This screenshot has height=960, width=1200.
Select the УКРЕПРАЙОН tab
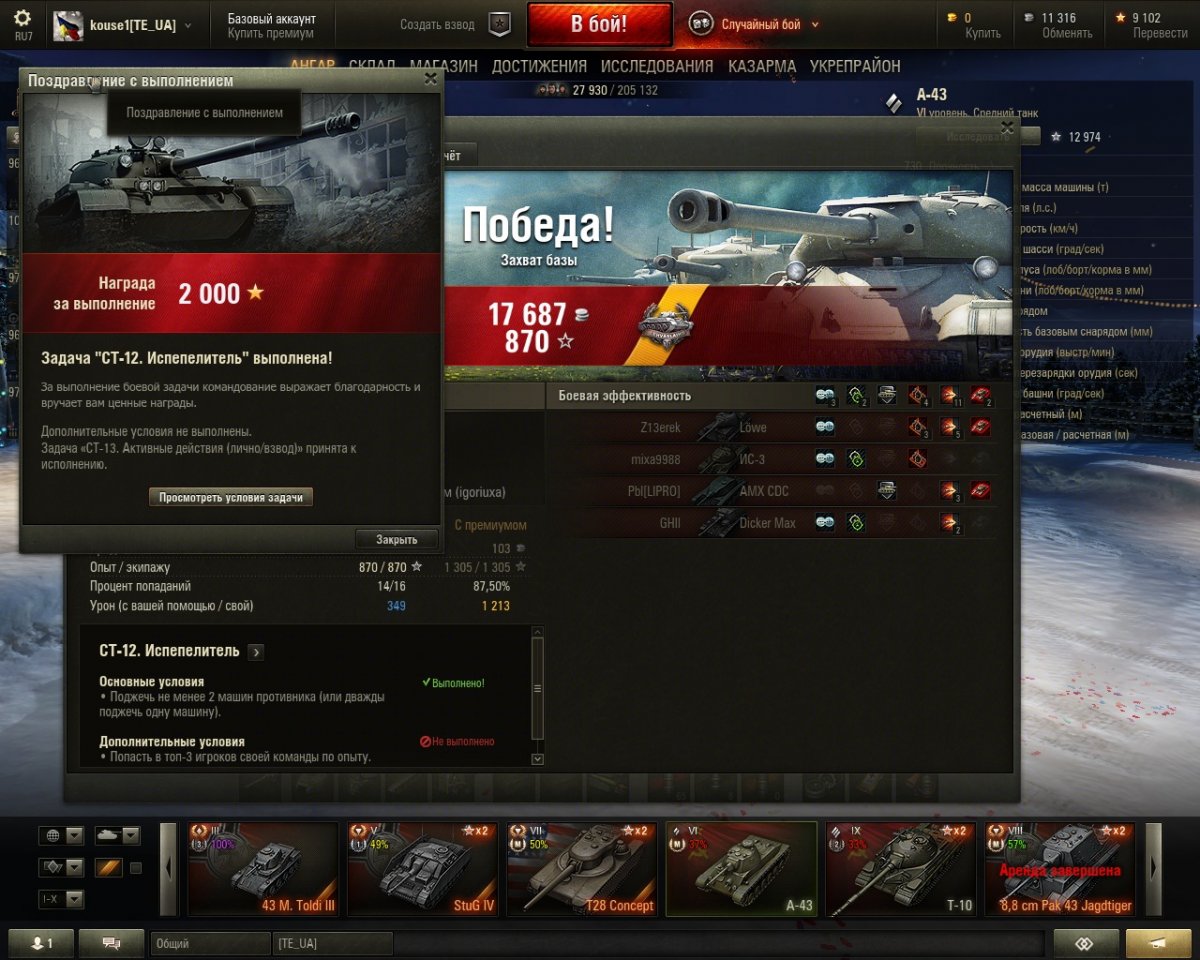click(855, 66)
